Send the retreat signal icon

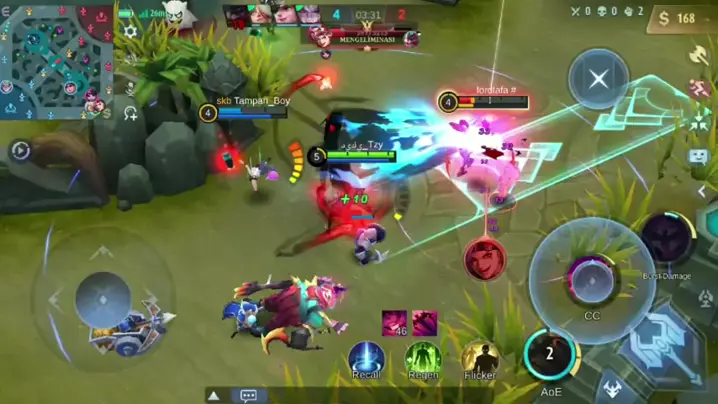tap(698, 90)
